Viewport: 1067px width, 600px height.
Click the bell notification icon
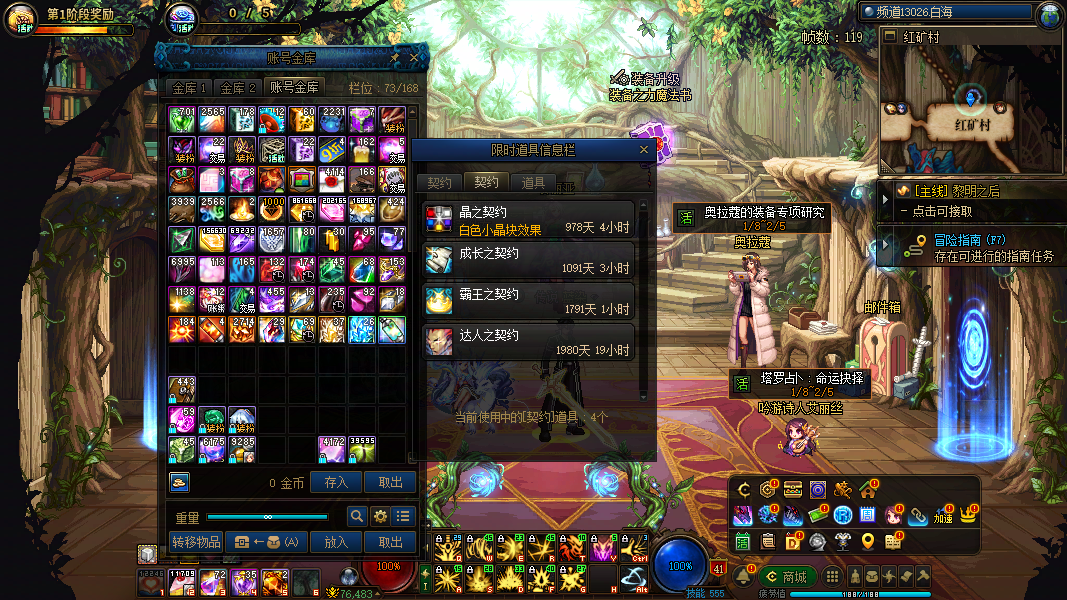744,577
